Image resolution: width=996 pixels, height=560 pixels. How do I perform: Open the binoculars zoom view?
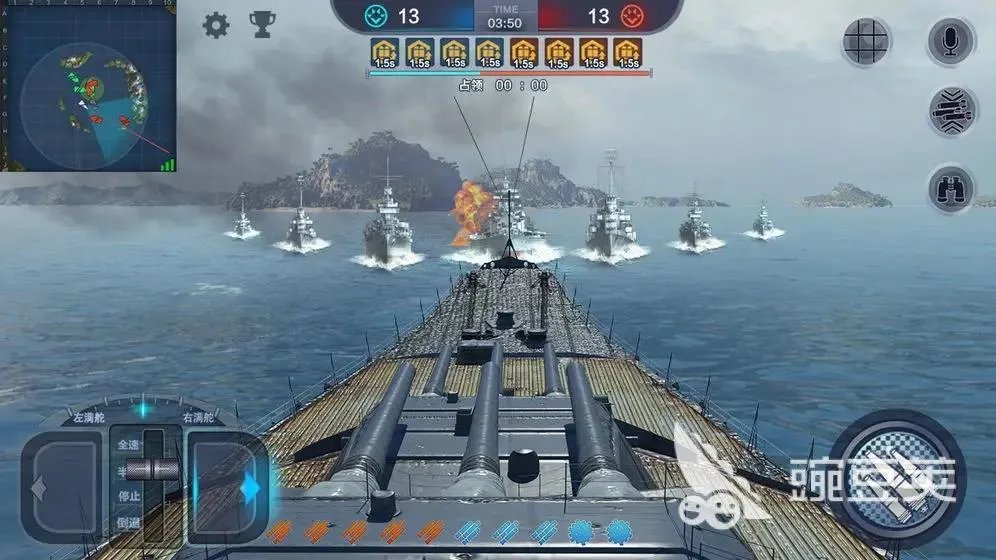point(950,188)
